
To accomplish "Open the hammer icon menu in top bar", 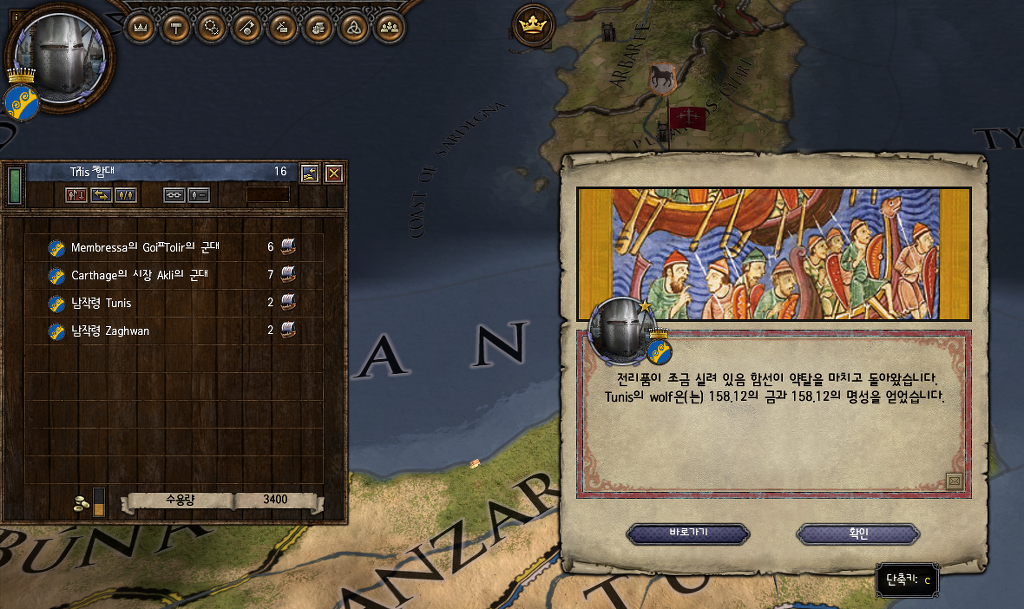I will [178, 28].
